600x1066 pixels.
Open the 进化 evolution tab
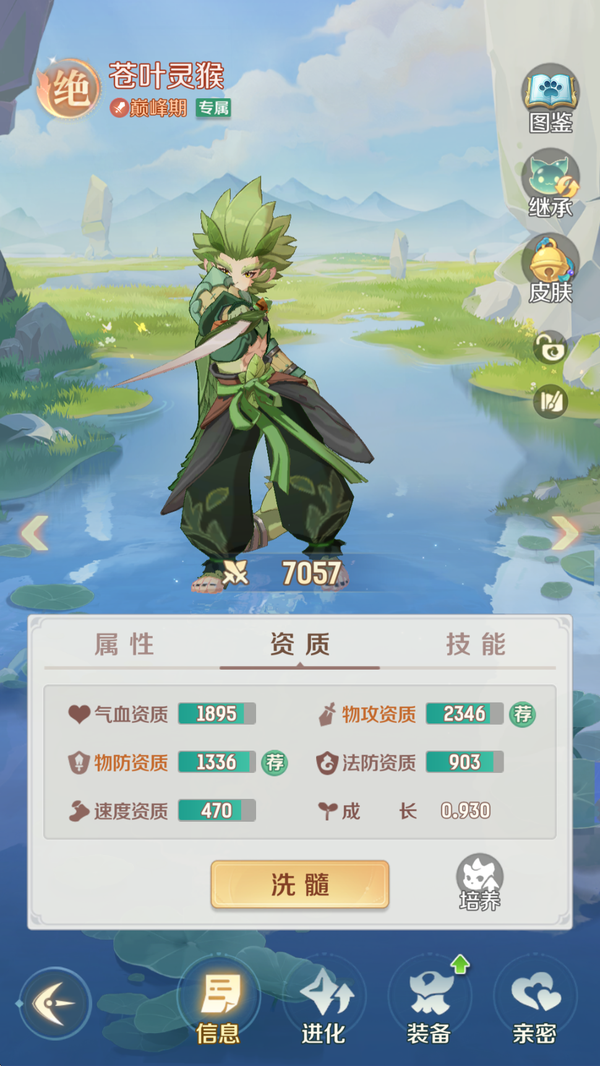324,1002
